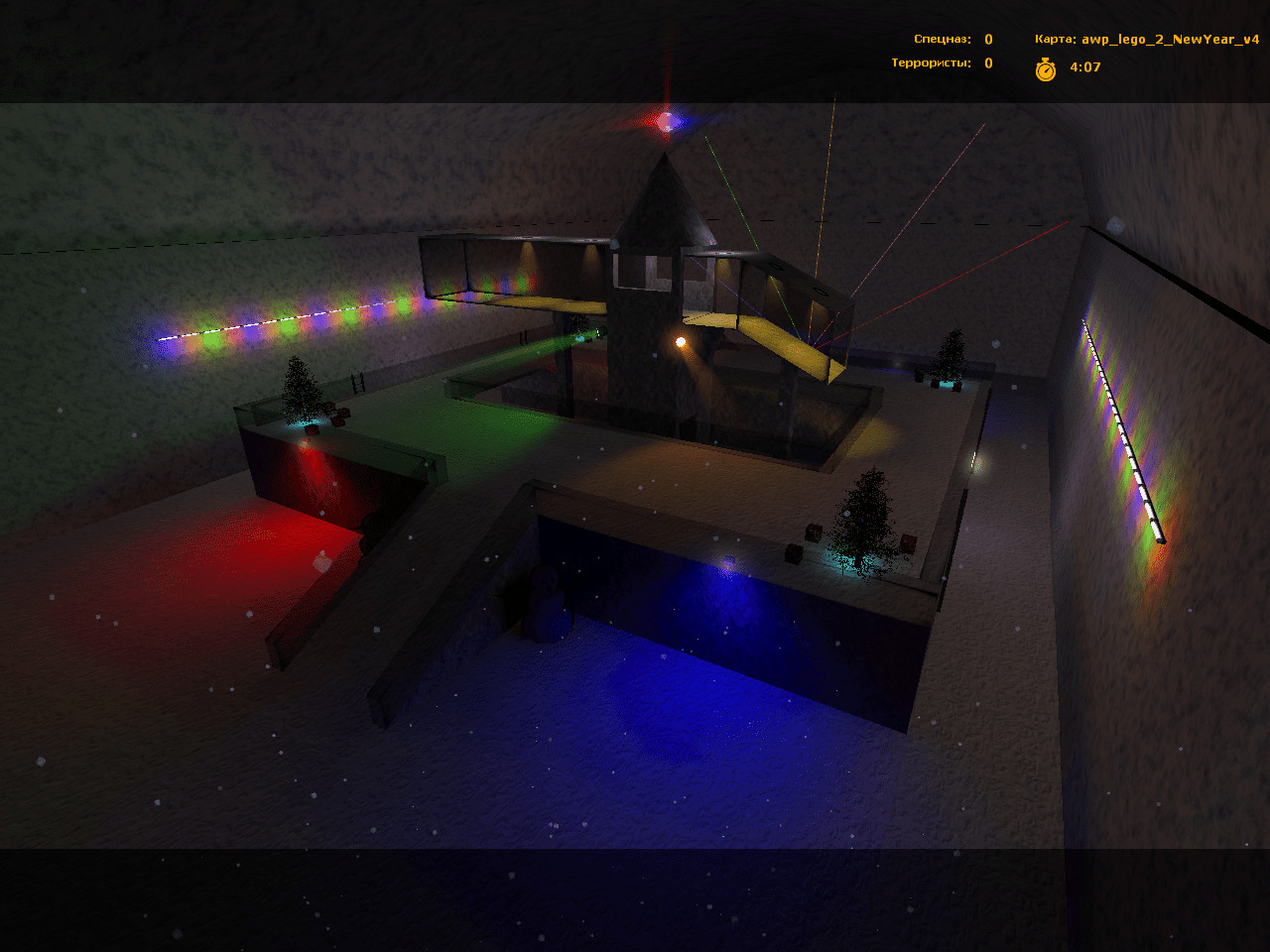Click the glowing orange lantern on the tower
The height and width of the screenshot is (952, 1270).
point(681,341)
